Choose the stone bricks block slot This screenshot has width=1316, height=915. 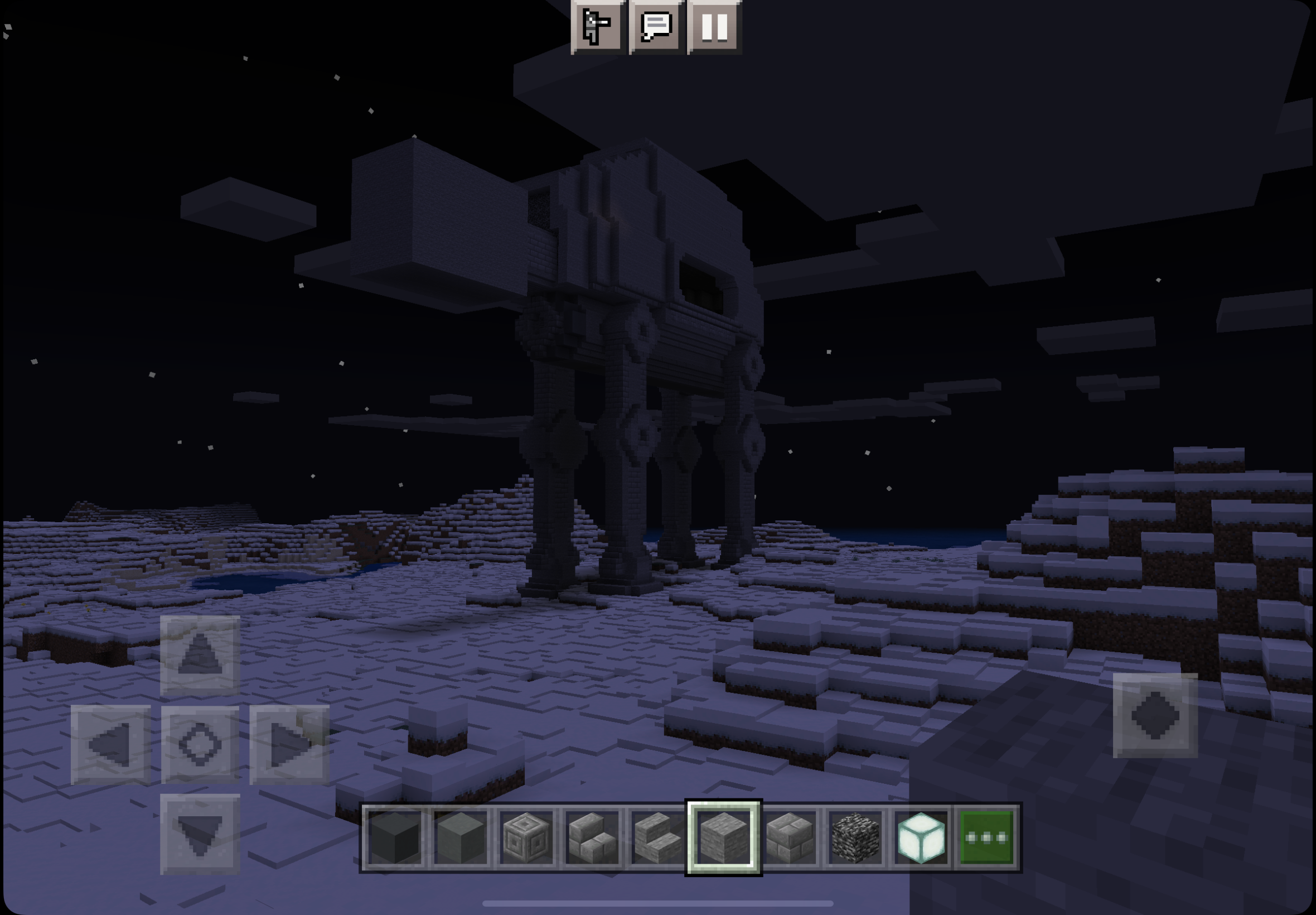point(790,837)
